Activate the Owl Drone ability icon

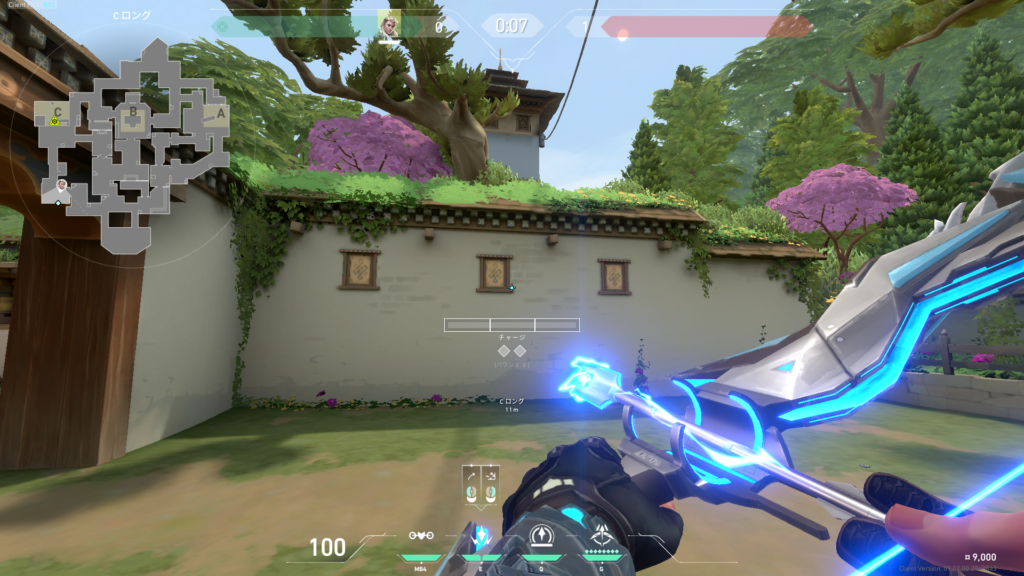tap(422, 537)
